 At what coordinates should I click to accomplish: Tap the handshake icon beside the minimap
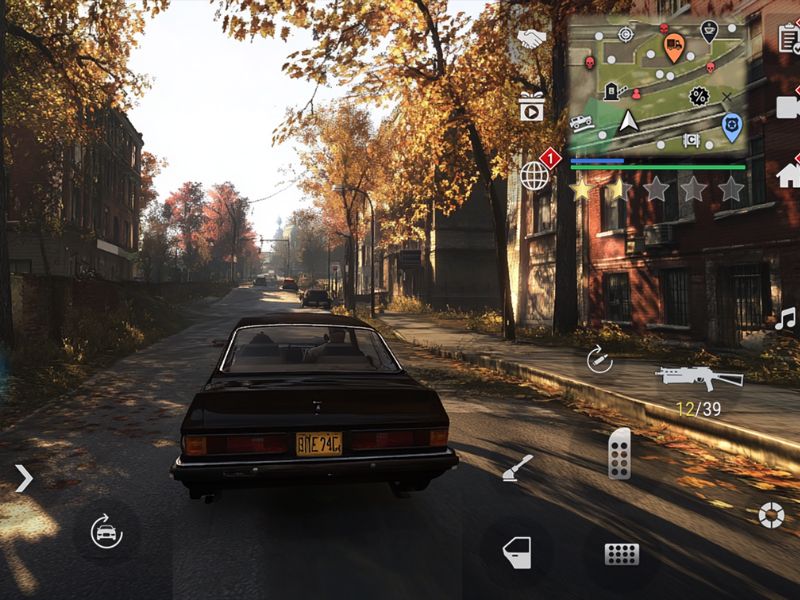[x=531, y=38]
